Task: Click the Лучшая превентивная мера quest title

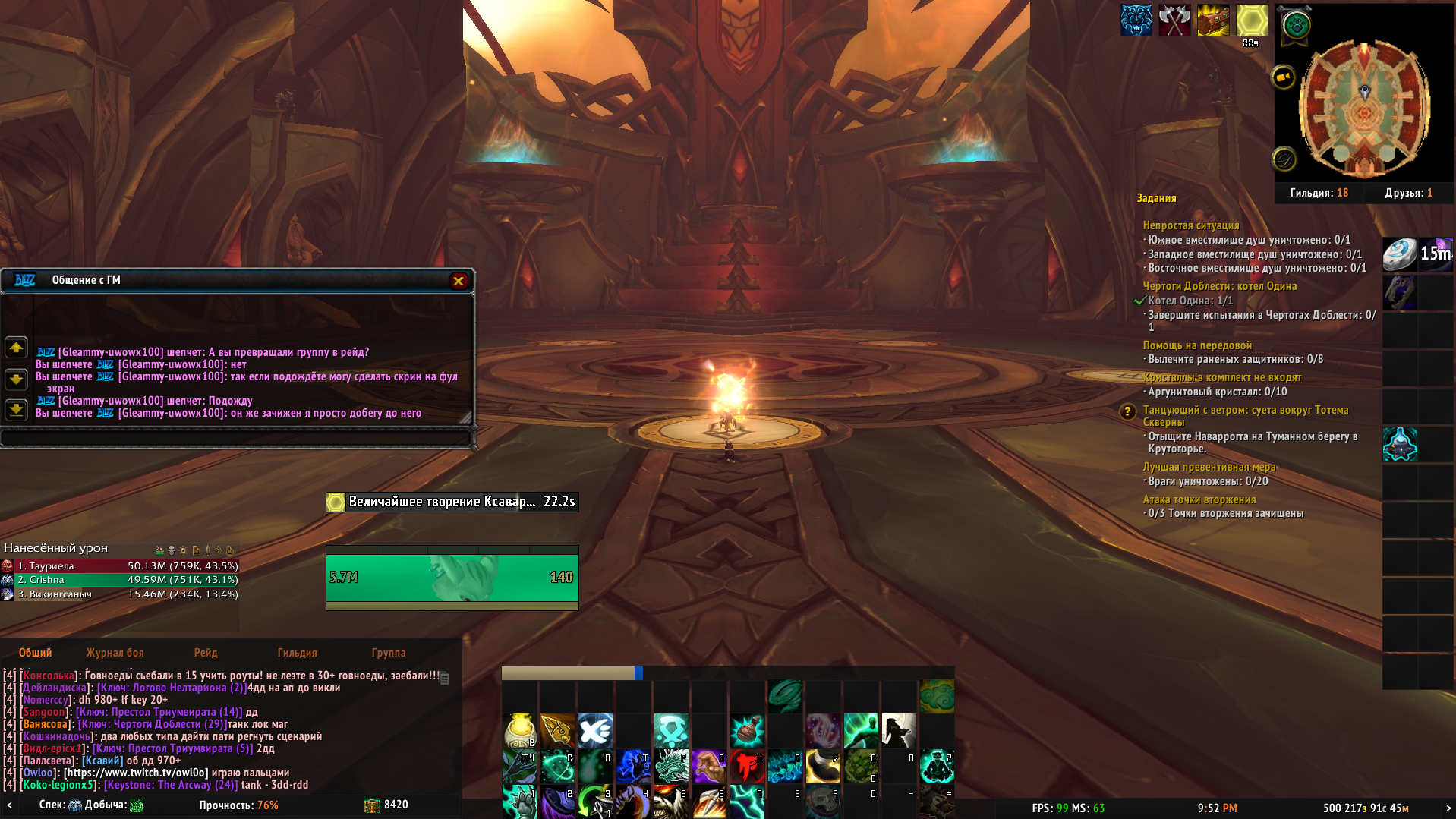Action: pyautogui.click(x=1209, y=467)
